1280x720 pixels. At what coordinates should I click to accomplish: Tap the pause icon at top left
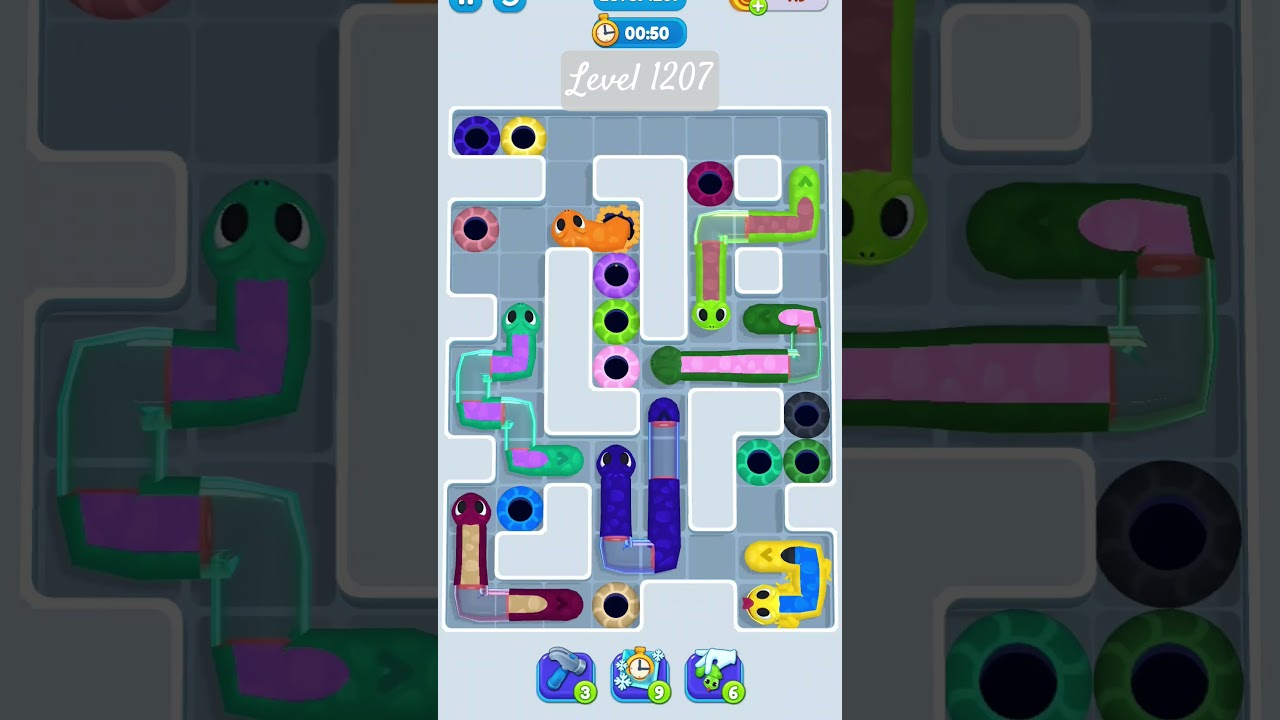(x=465, y=4)
